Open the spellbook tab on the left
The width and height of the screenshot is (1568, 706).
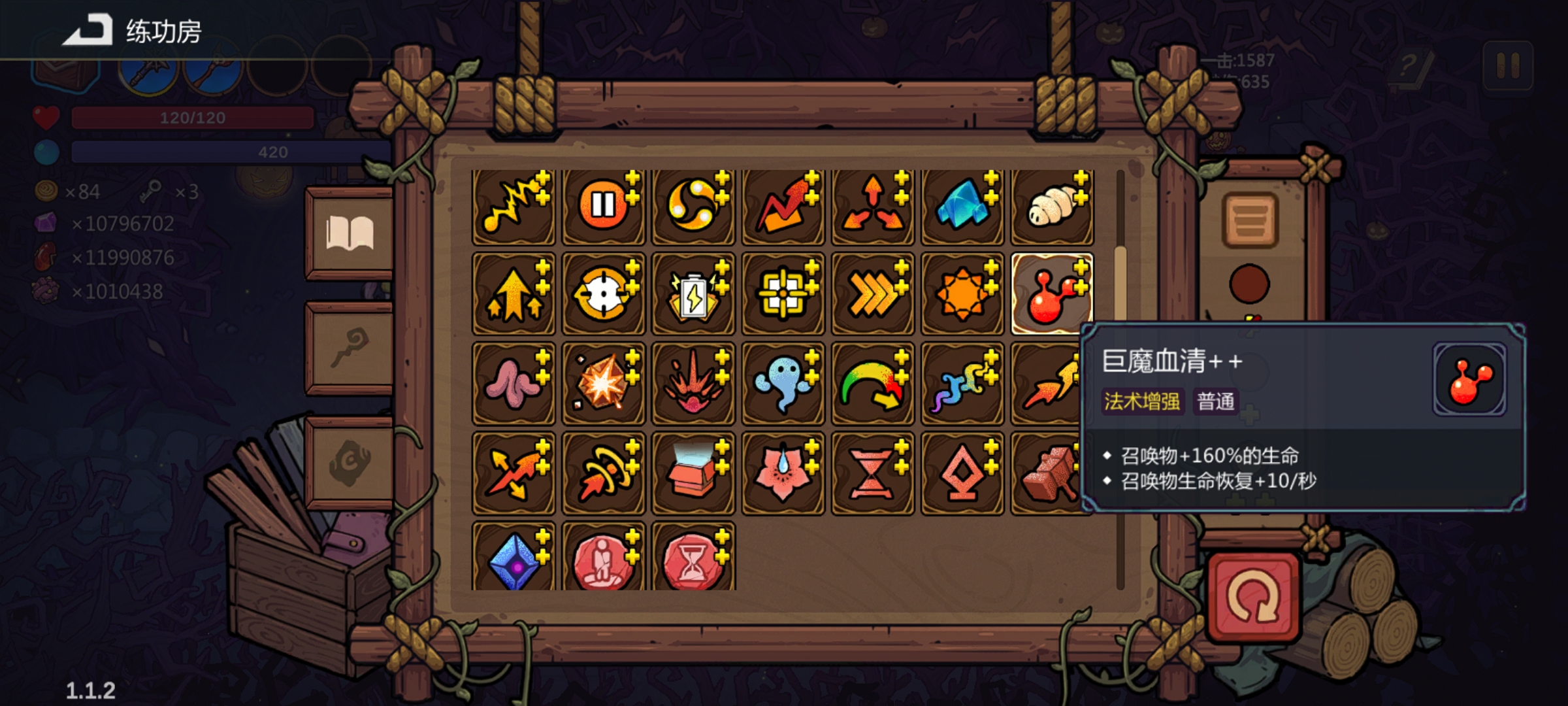(350, 233)
